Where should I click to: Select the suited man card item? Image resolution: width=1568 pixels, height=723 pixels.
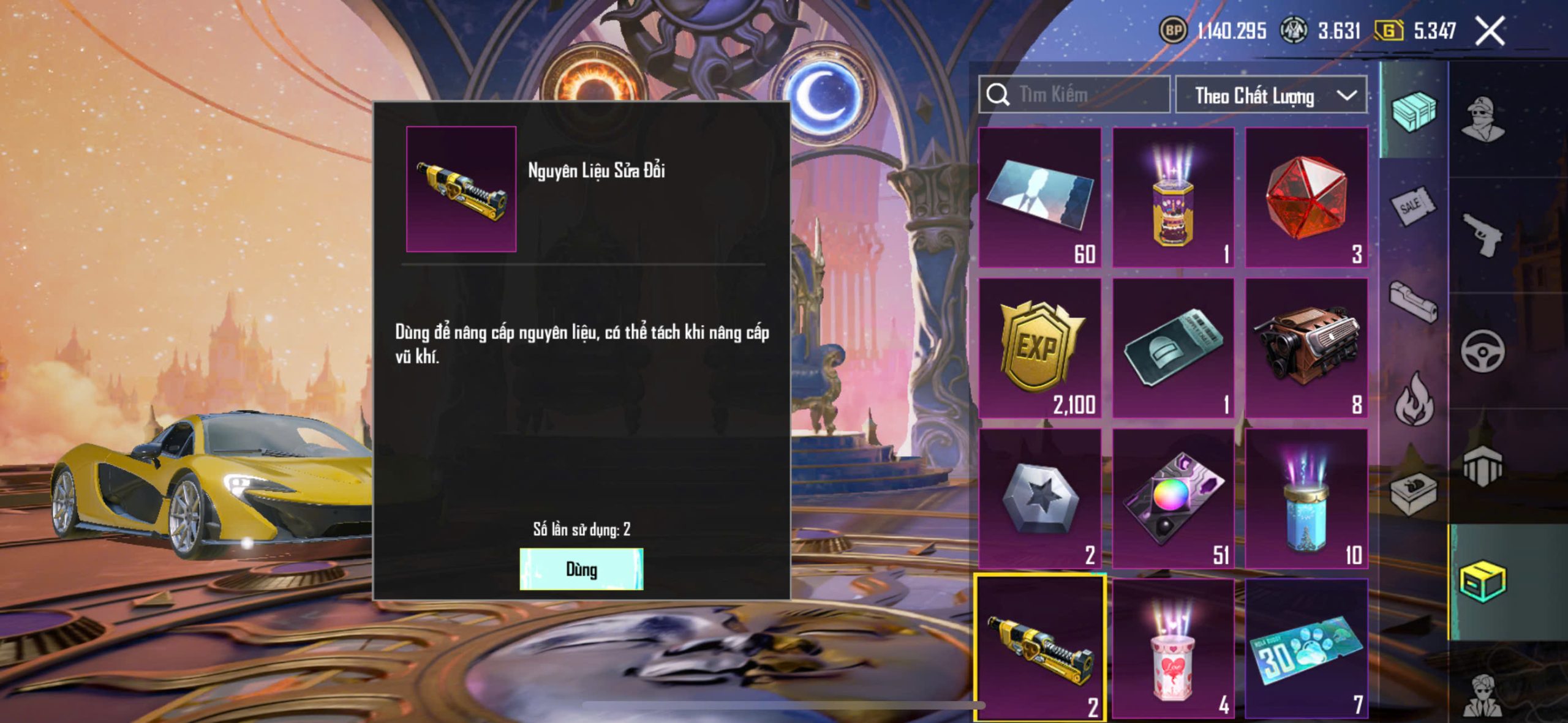[1040, 197]
